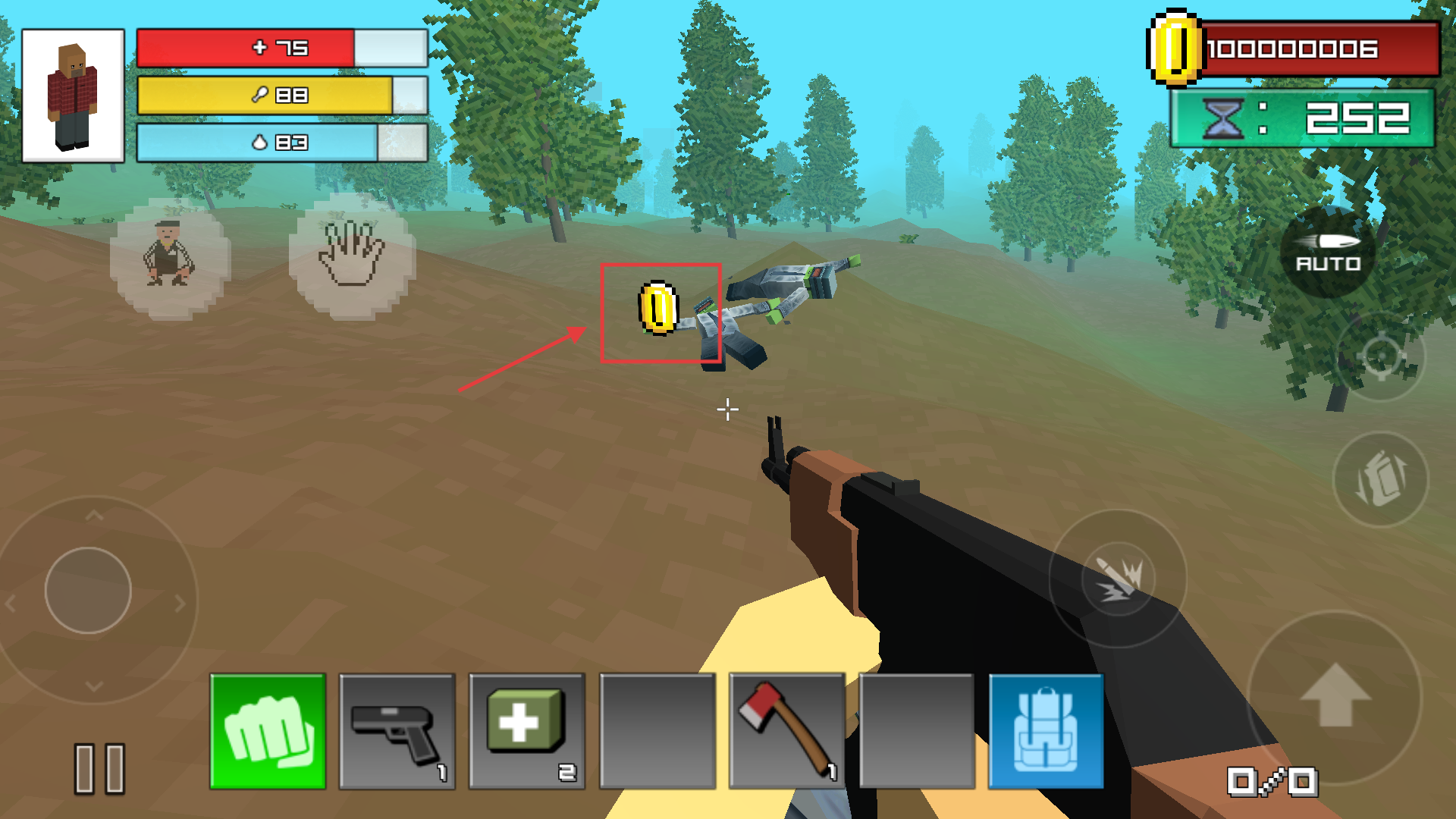Select the green fist melee slot
Viewport: 1456px width, 819px height.
click(268, 732)
